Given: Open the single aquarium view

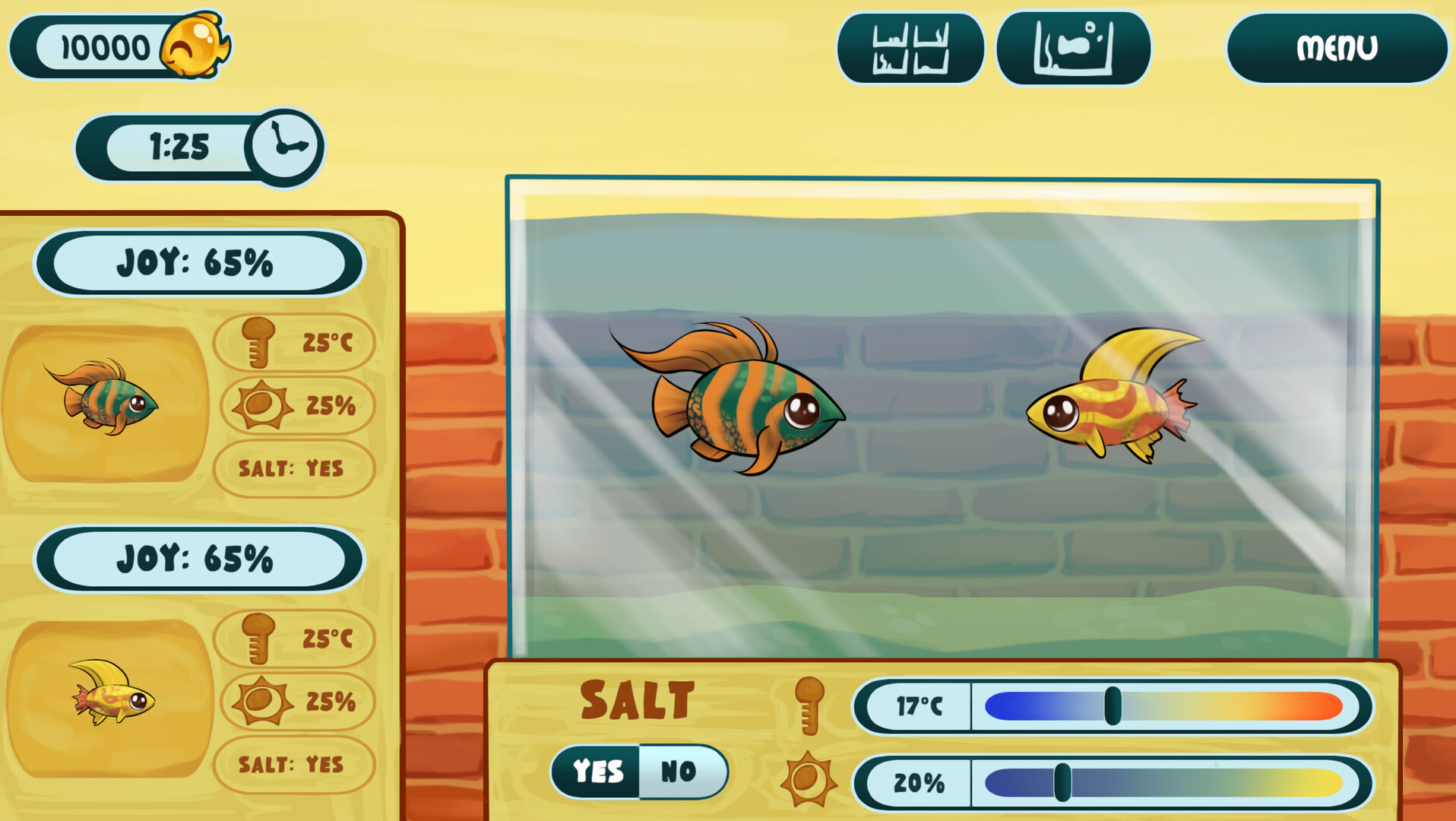Looking at the screenshot, I should pos(1074,47).
